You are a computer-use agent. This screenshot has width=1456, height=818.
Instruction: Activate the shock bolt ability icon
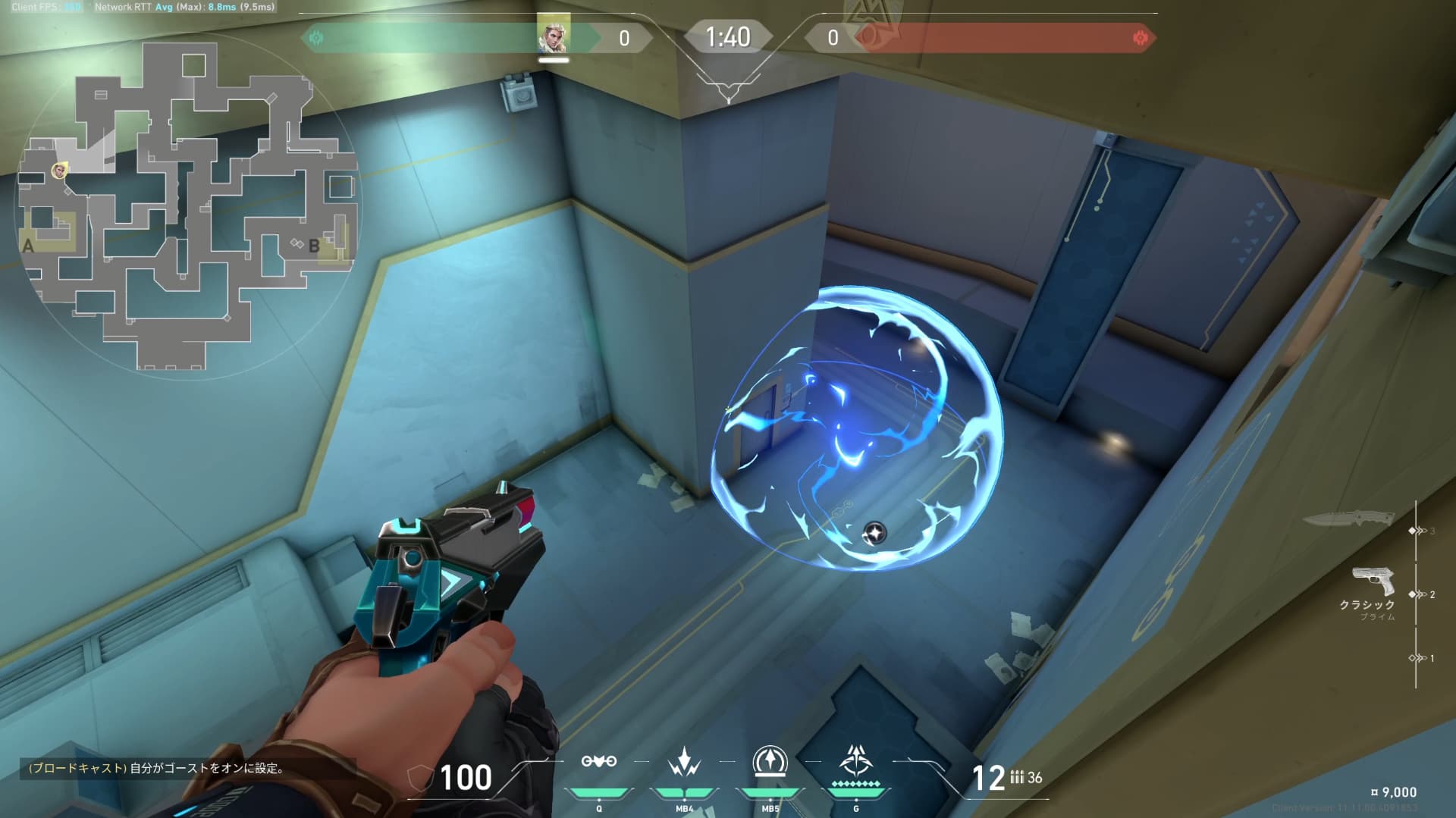[x=684, y=762]
